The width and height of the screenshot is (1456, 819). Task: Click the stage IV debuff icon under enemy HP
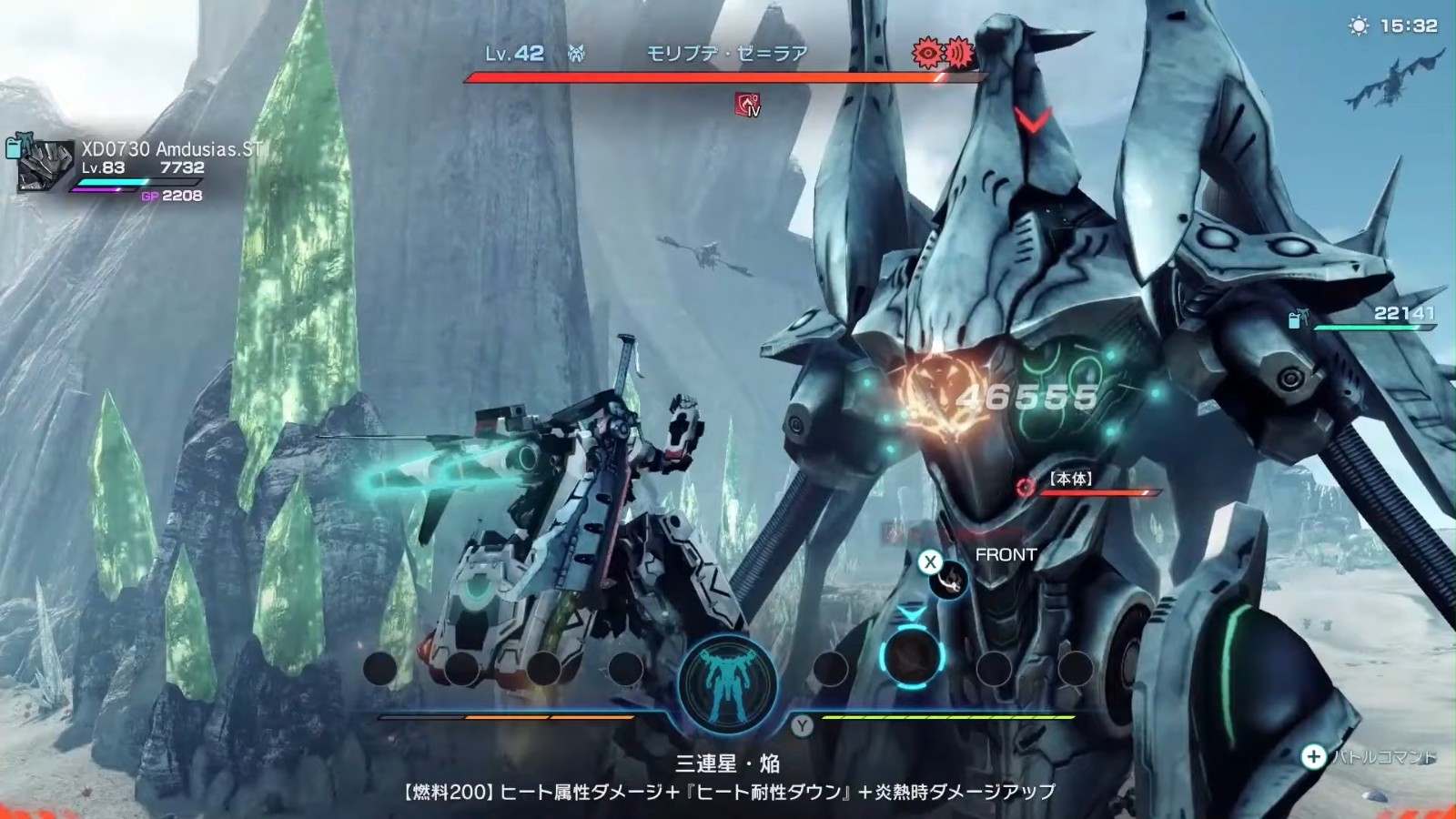[748, 105]
